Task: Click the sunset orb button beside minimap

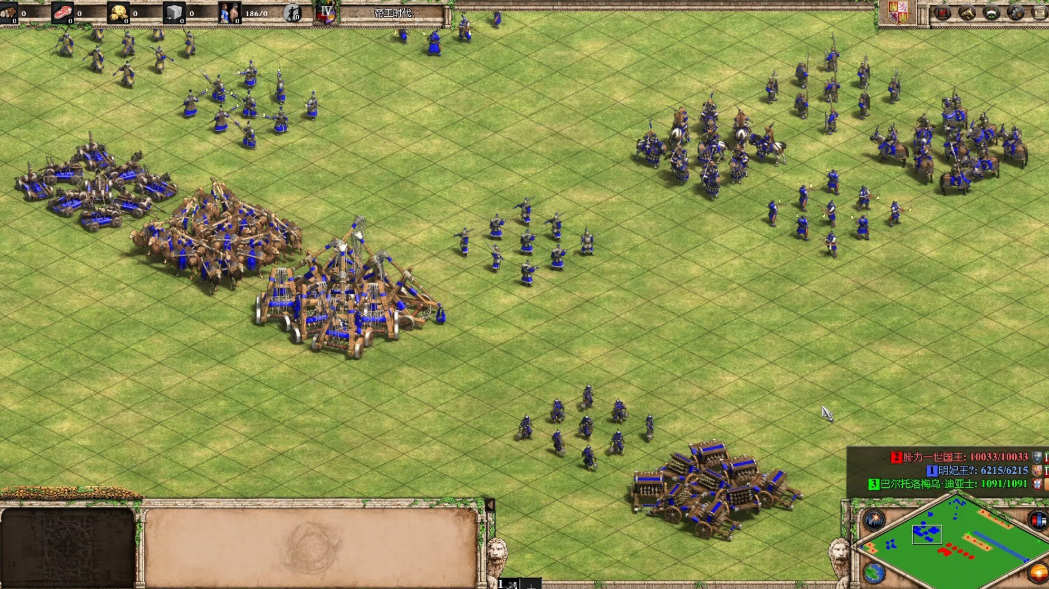Action: 1037,572
